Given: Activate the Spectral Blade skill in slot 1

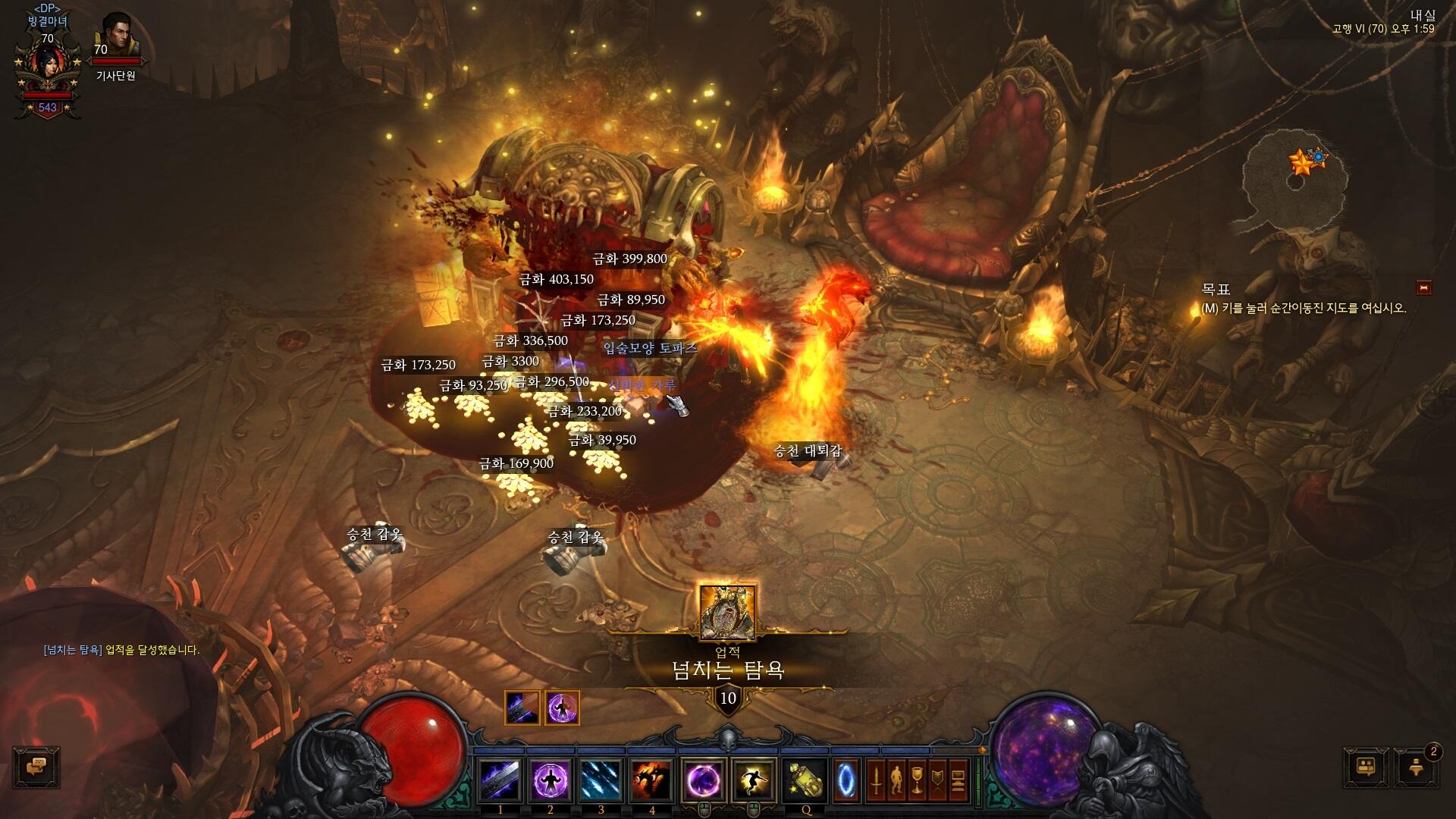Looking at the screenshot, I should [500, 780].
